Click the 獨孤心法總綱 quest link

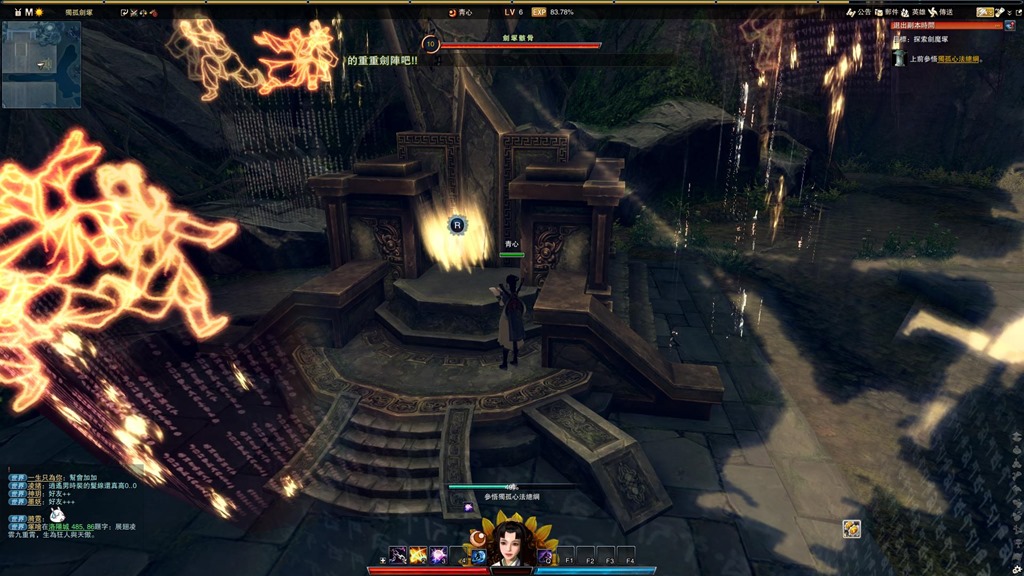957,60
